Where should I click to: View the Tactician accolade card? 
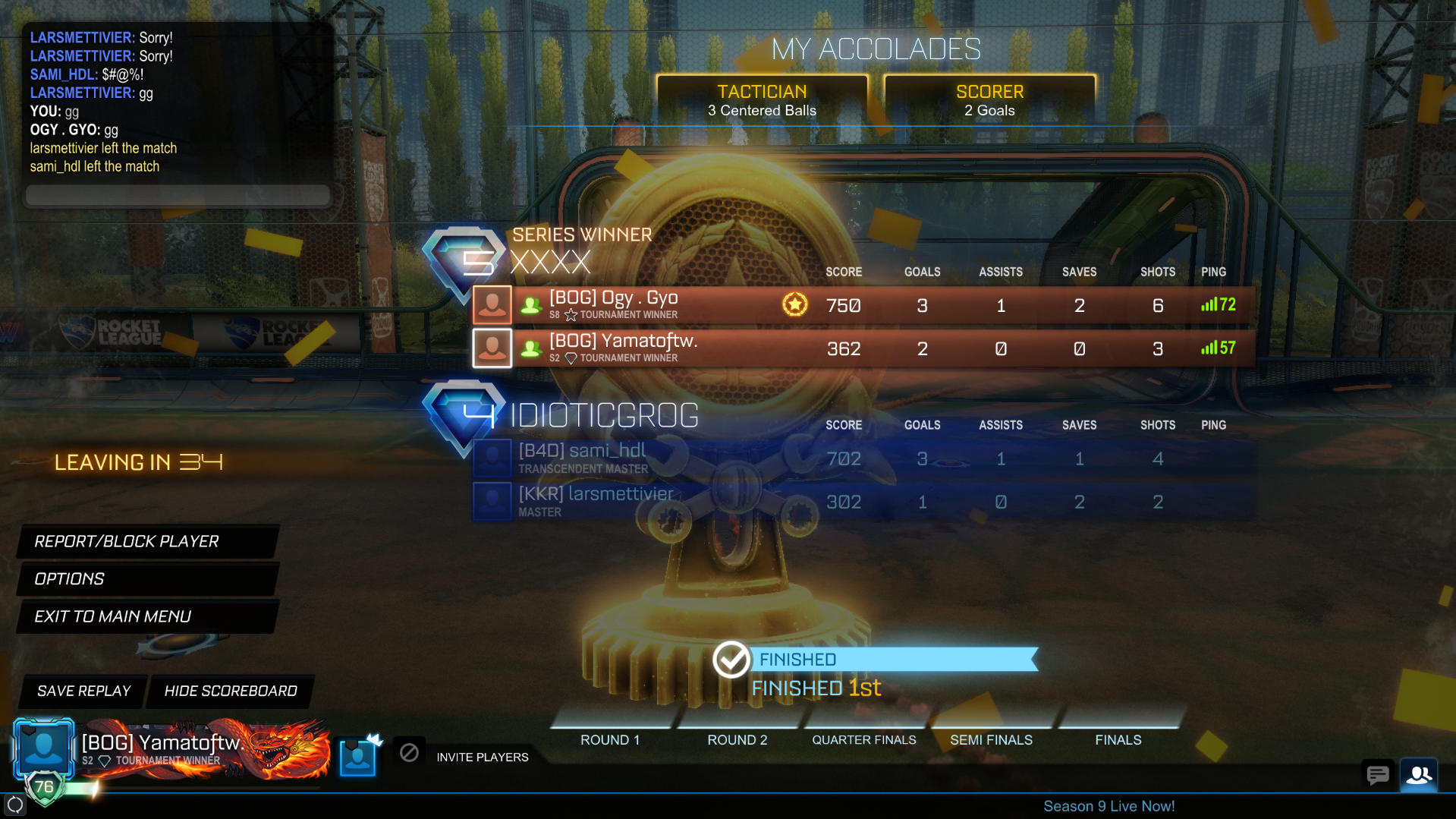(x=762, y=100)
